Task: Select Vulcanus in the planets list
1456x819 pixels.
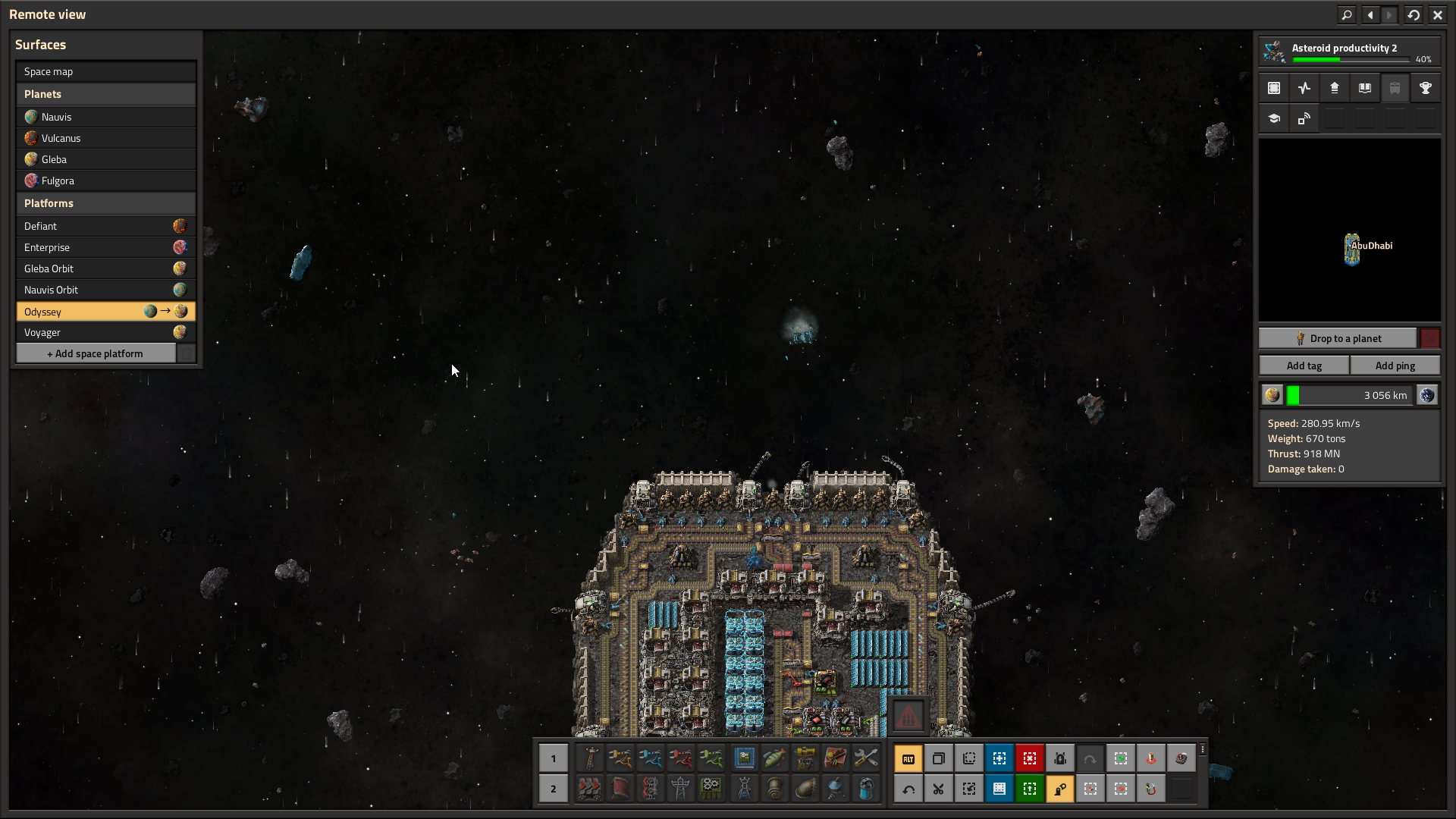Action: [105, 138]
